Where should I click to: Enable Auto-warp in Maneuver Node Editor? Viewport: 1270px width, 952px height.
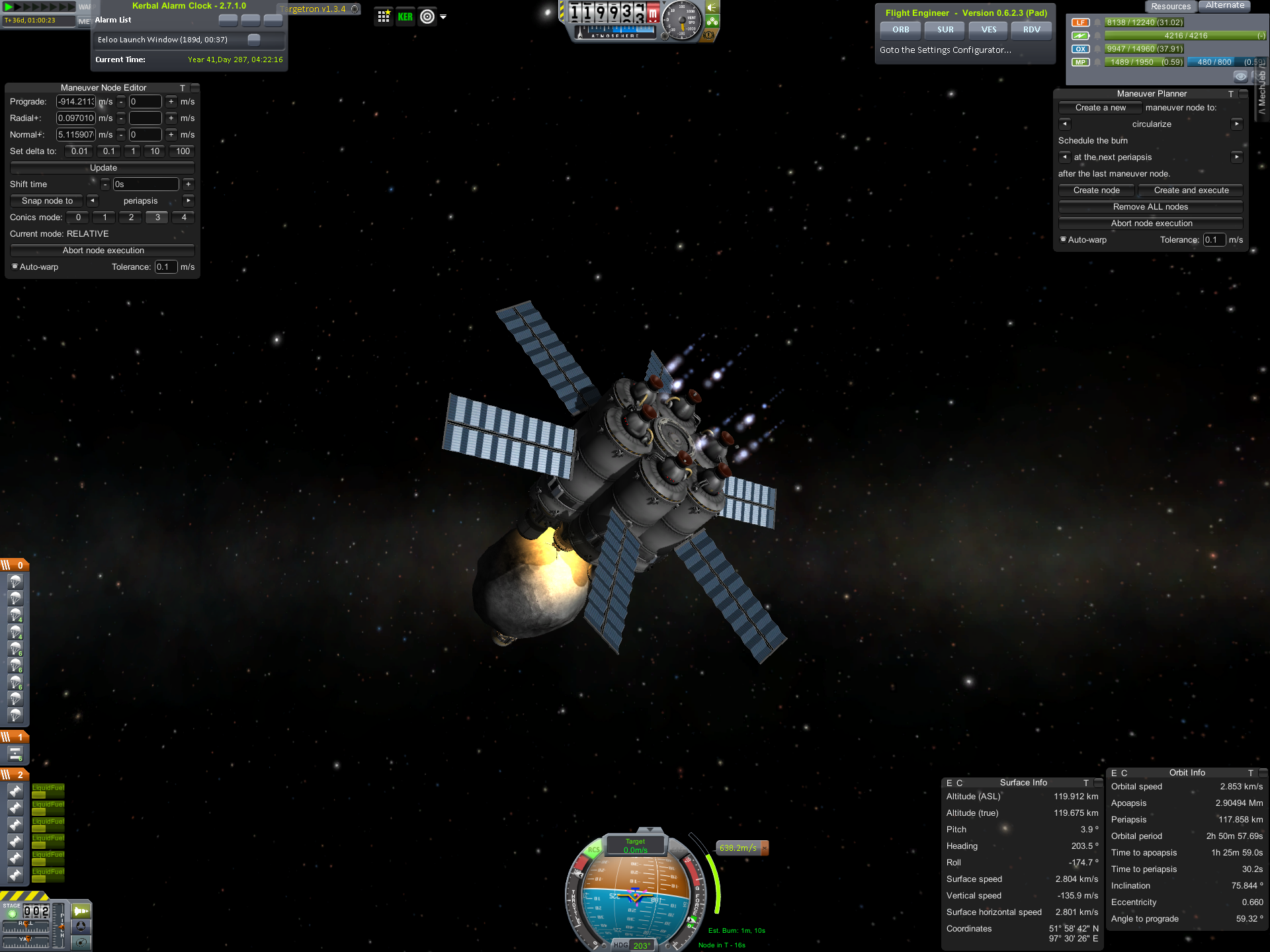(15, 267)
